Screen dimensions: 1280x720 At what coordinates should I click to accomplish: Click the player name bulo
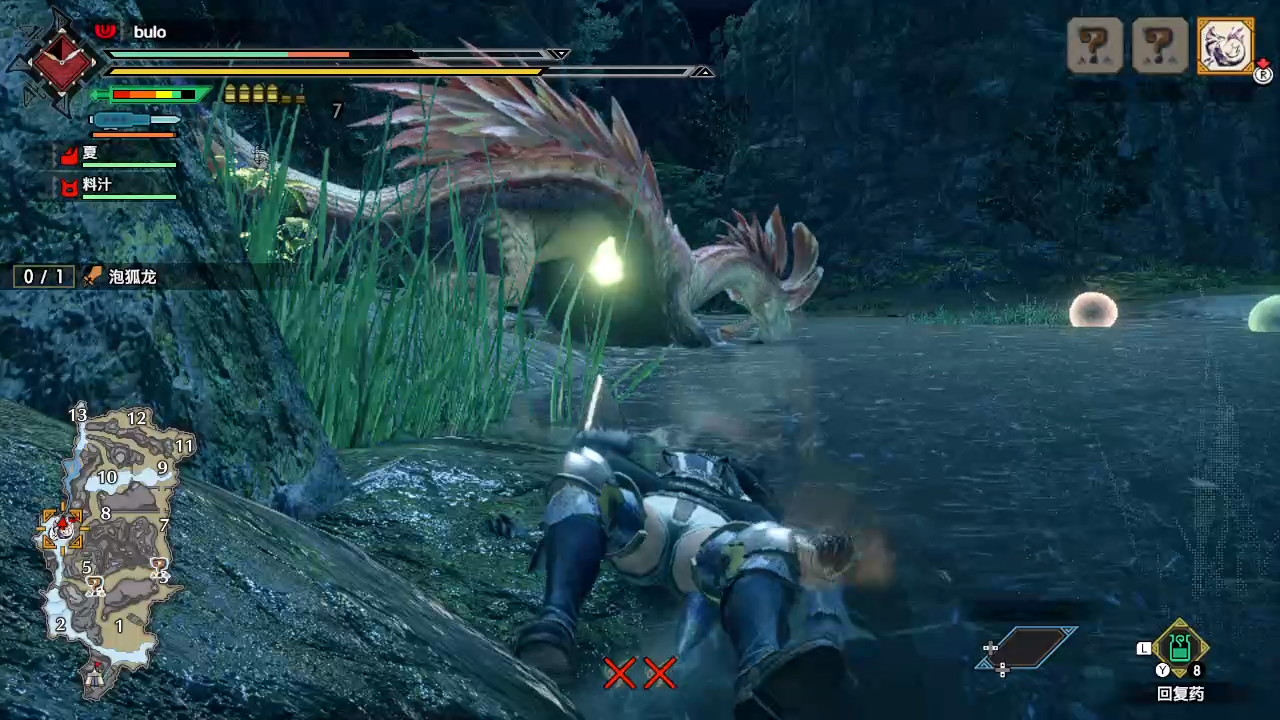(149, 32)
